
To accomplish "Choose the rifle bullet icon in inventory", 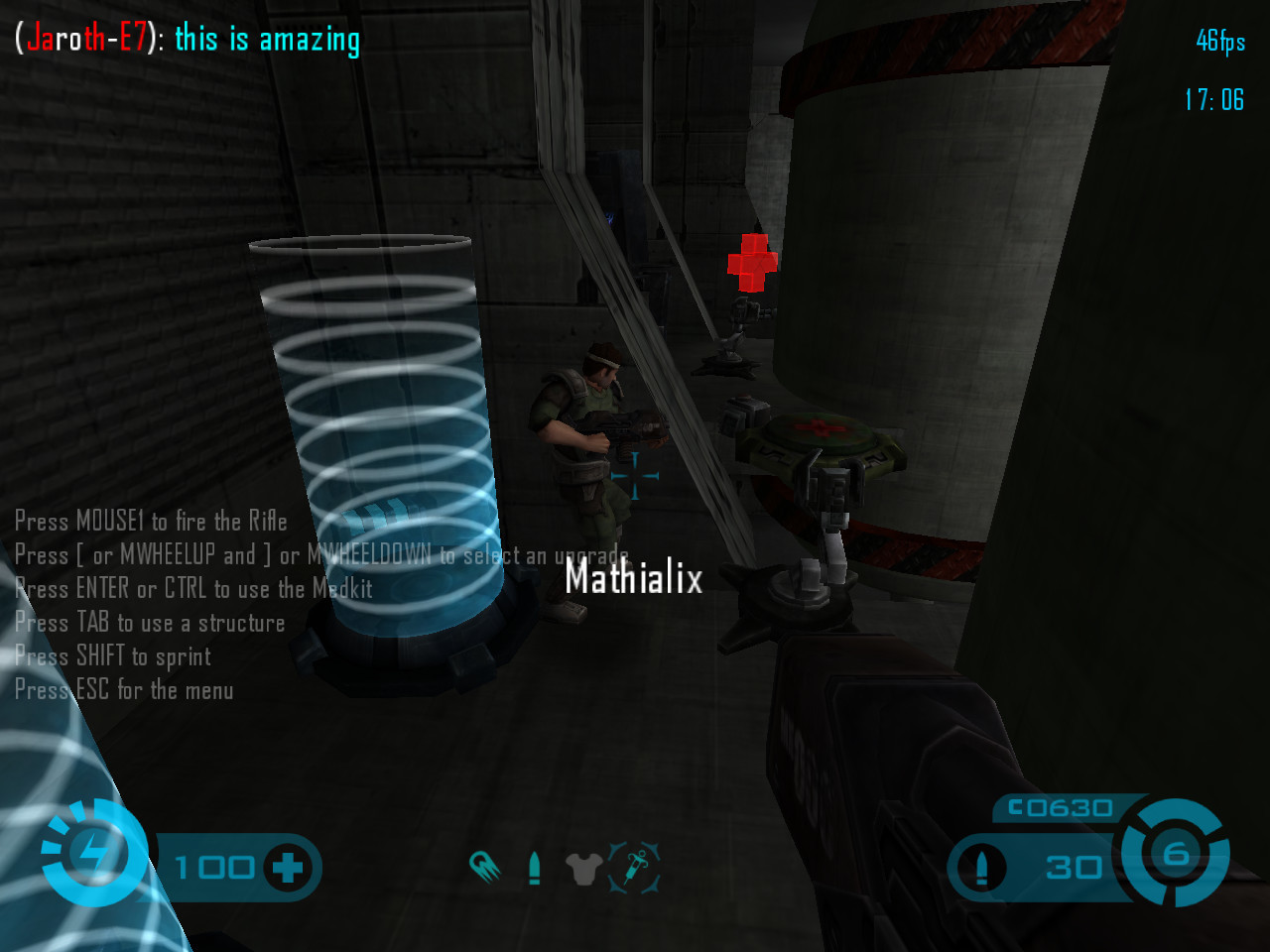I will [535, 869].
